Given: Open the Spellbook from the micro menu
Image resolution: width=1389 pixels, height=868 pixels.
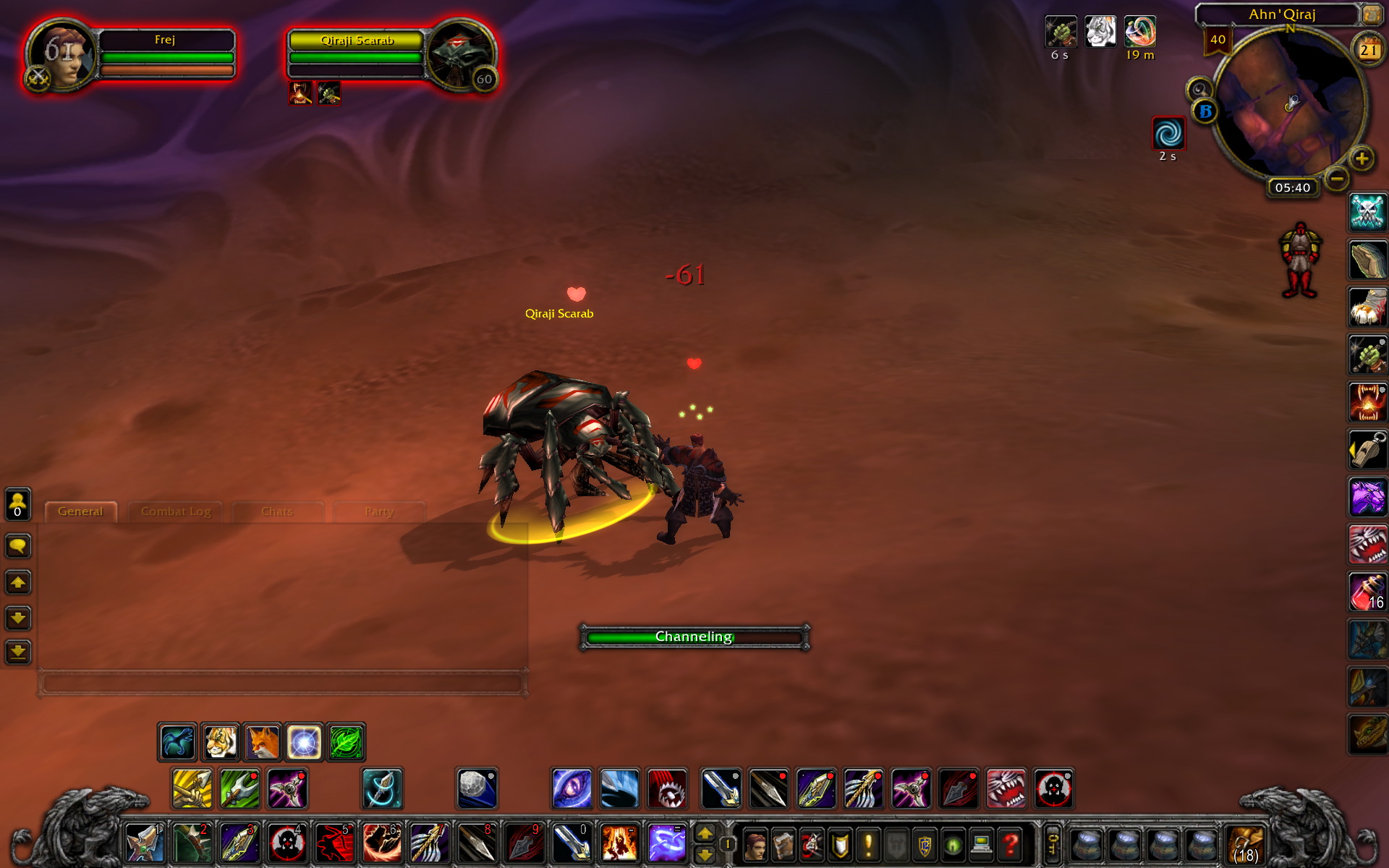Looking at the screenshot, I should pos(783,846).
